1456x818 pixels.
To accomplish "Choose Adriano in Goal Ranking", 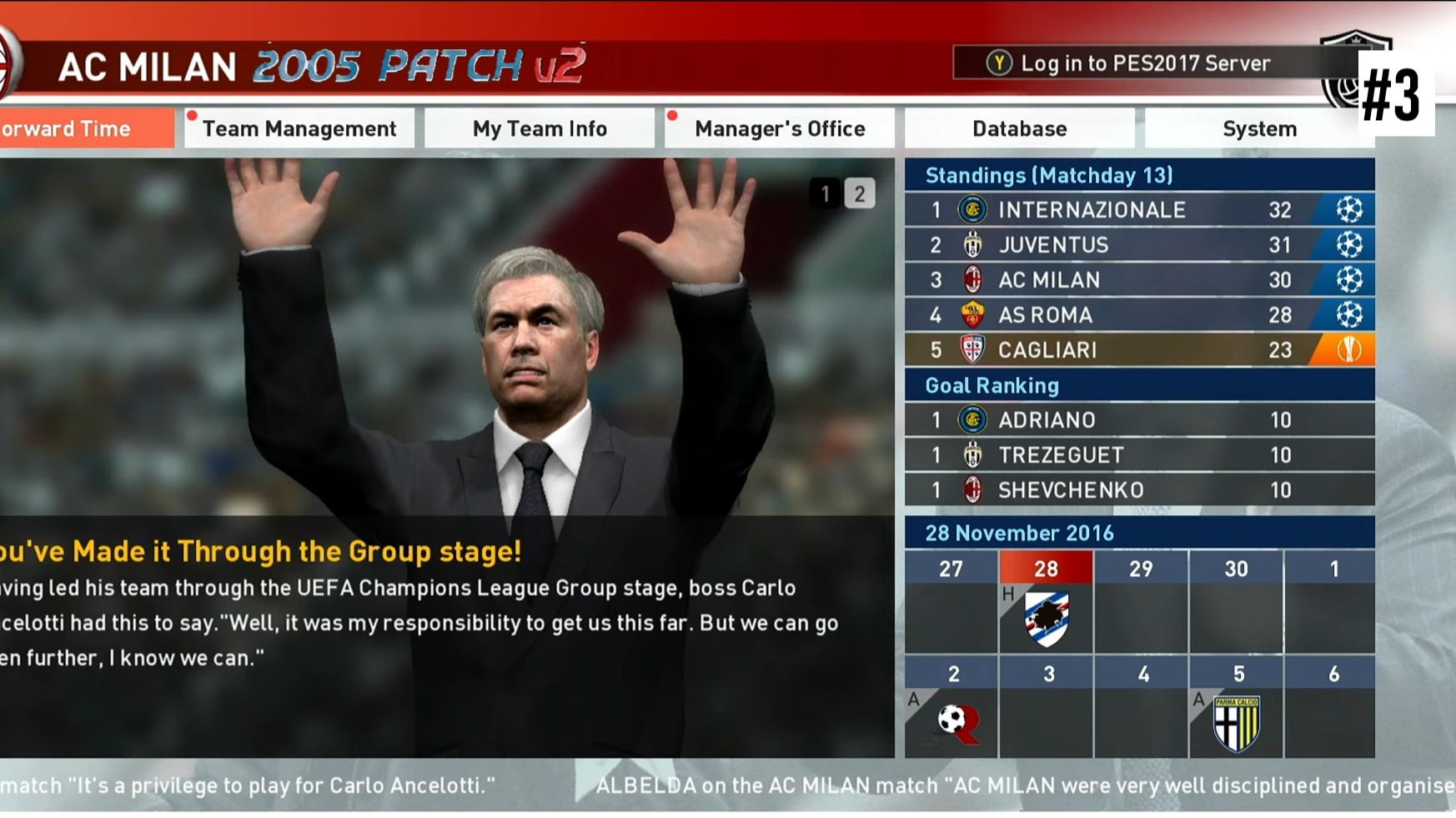I will 1139,419.
